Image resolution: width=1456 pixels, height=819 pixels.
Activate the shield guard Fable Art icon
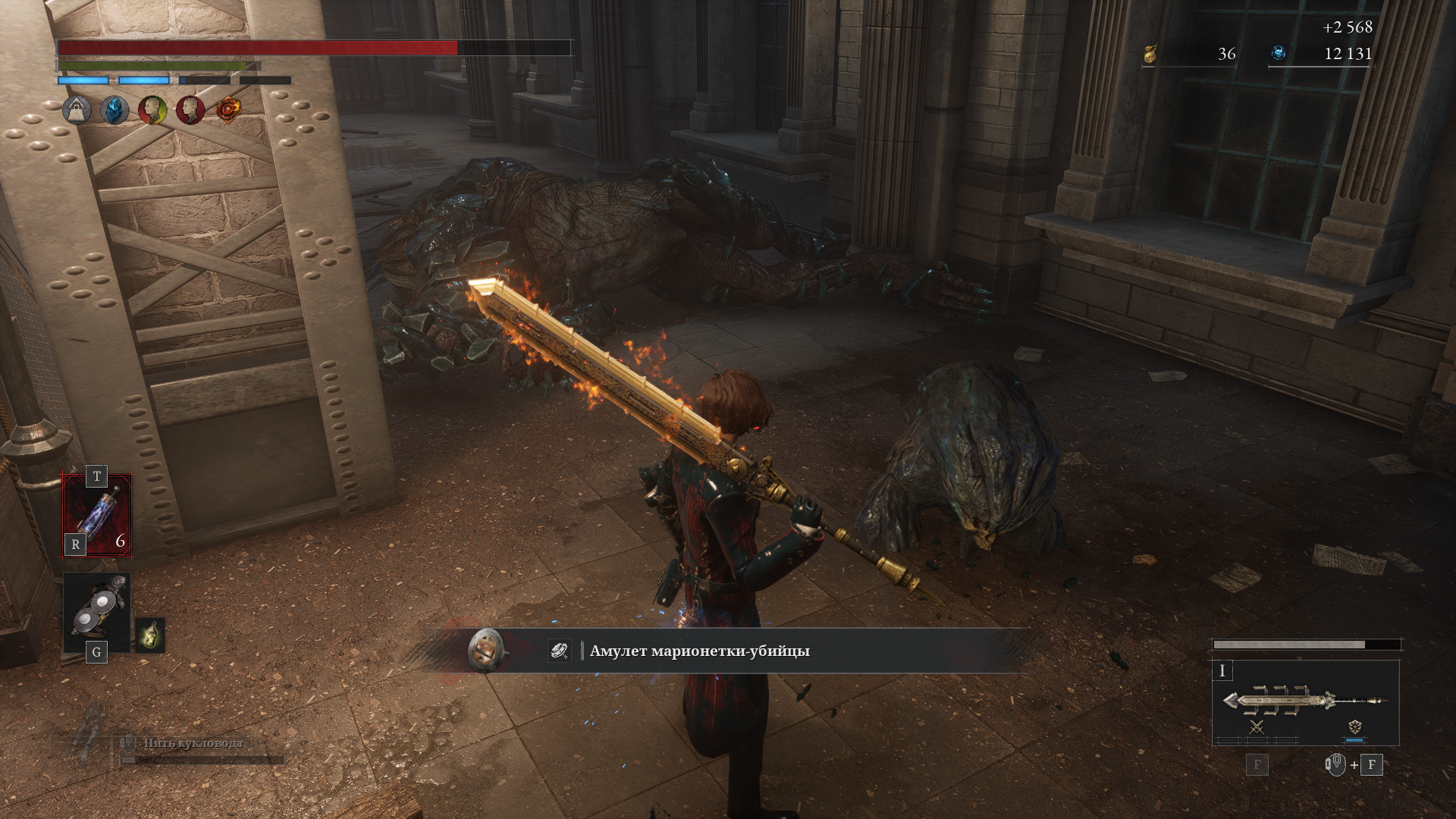pos(1354,726)
